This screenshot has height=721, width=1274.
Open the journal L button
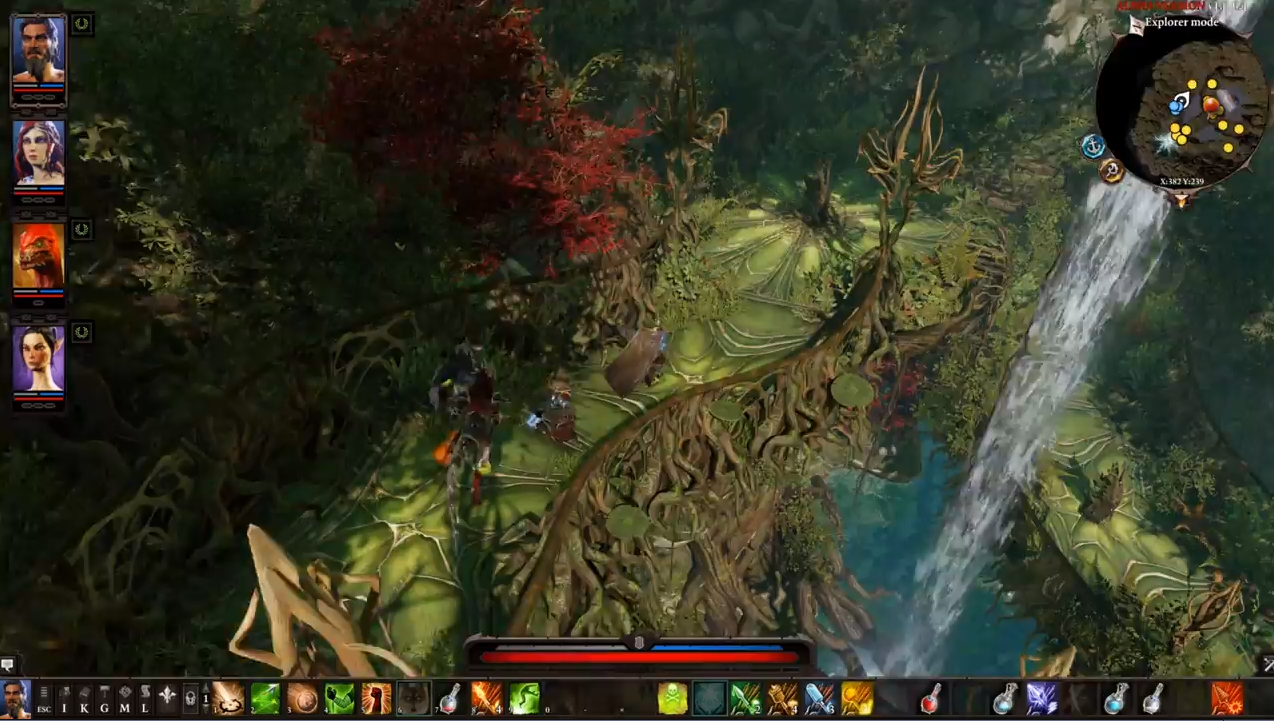point(145,697)
